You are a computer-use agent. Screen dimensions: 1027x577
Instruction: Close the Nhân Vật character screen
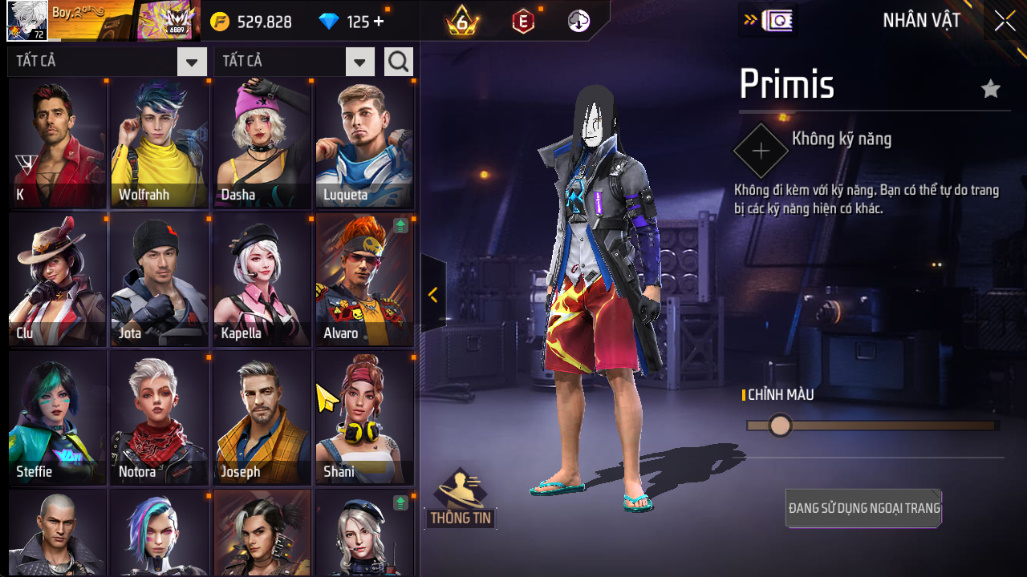(1004, 21)
